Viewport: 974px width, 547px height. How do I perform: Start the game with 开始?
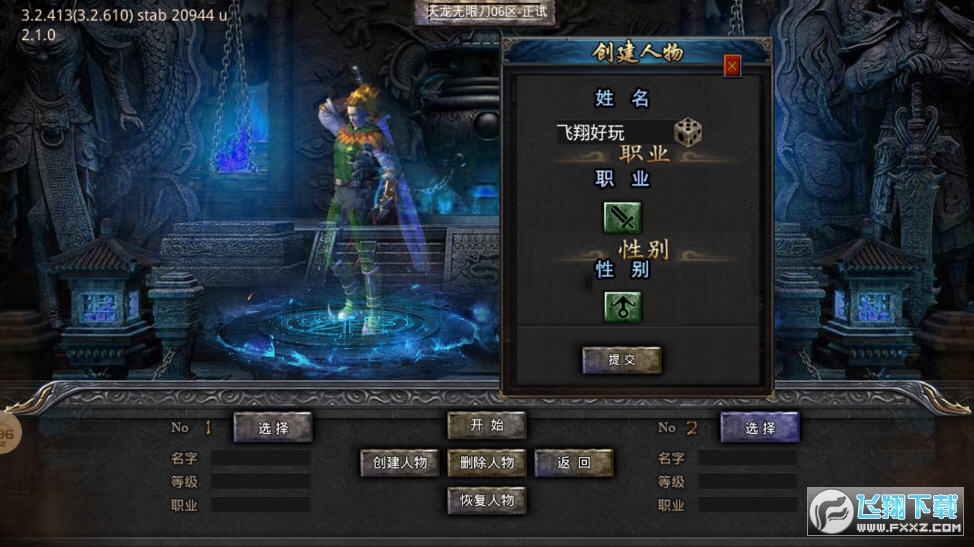(486, 425)
